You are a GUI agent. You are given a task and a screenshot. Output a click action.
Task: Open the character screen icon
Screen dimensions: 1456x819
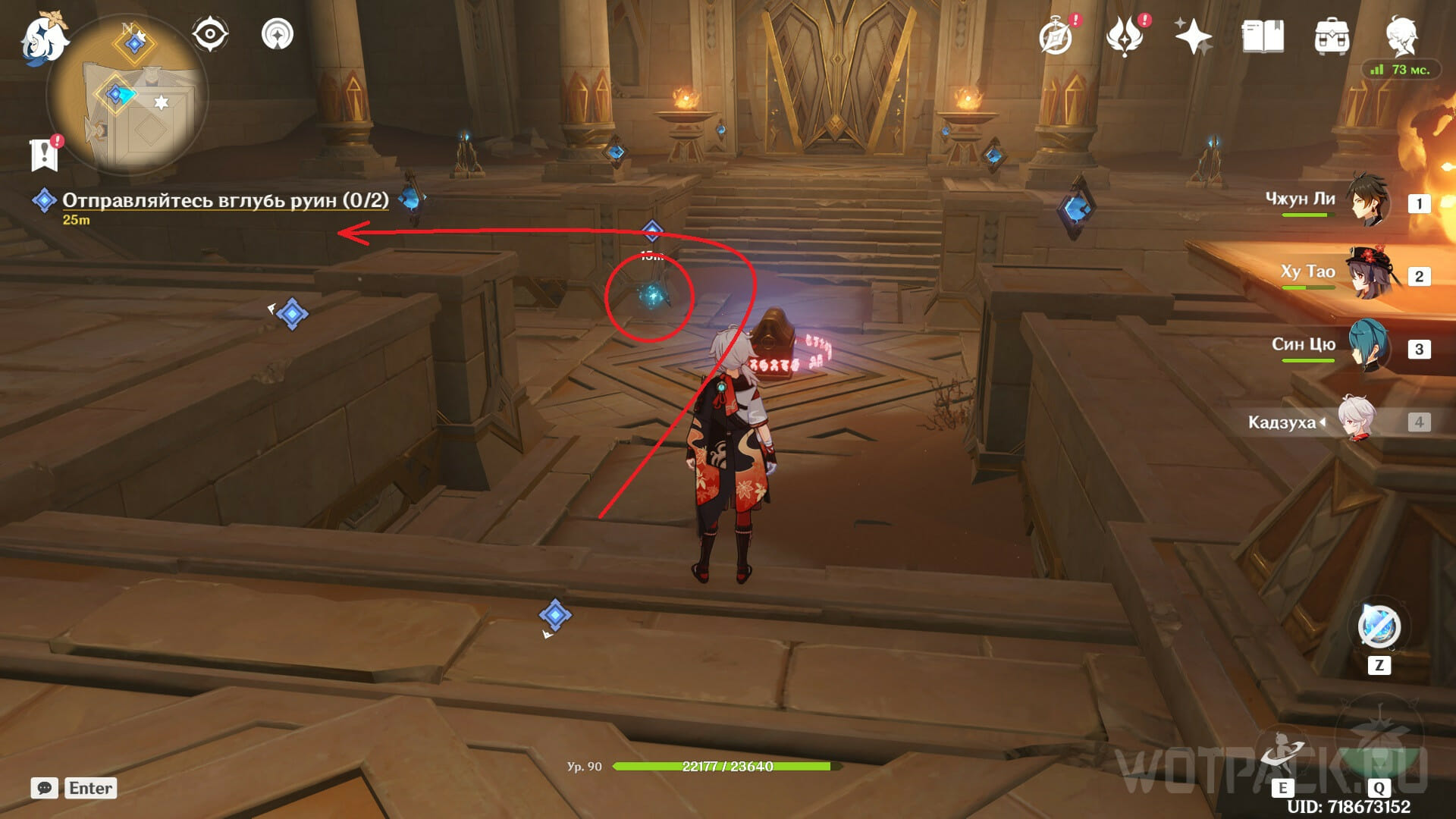click(x=1401, y=35)
